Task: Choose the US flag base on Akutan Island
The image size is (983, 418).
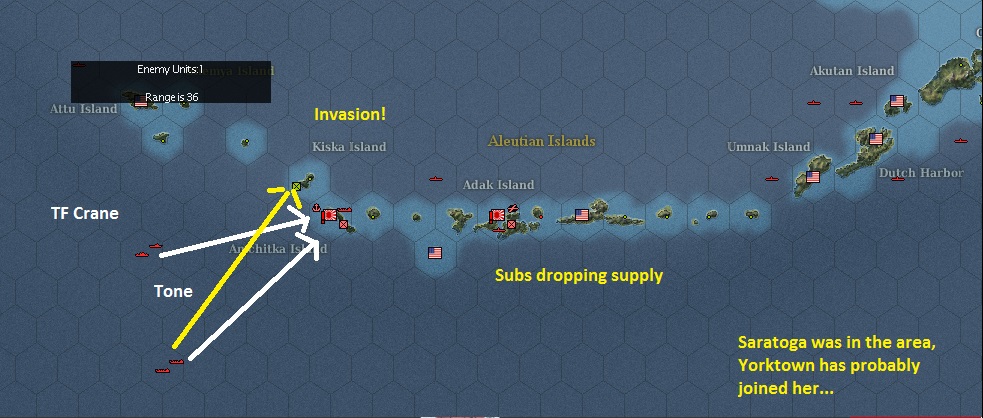Action: (896, 101)
